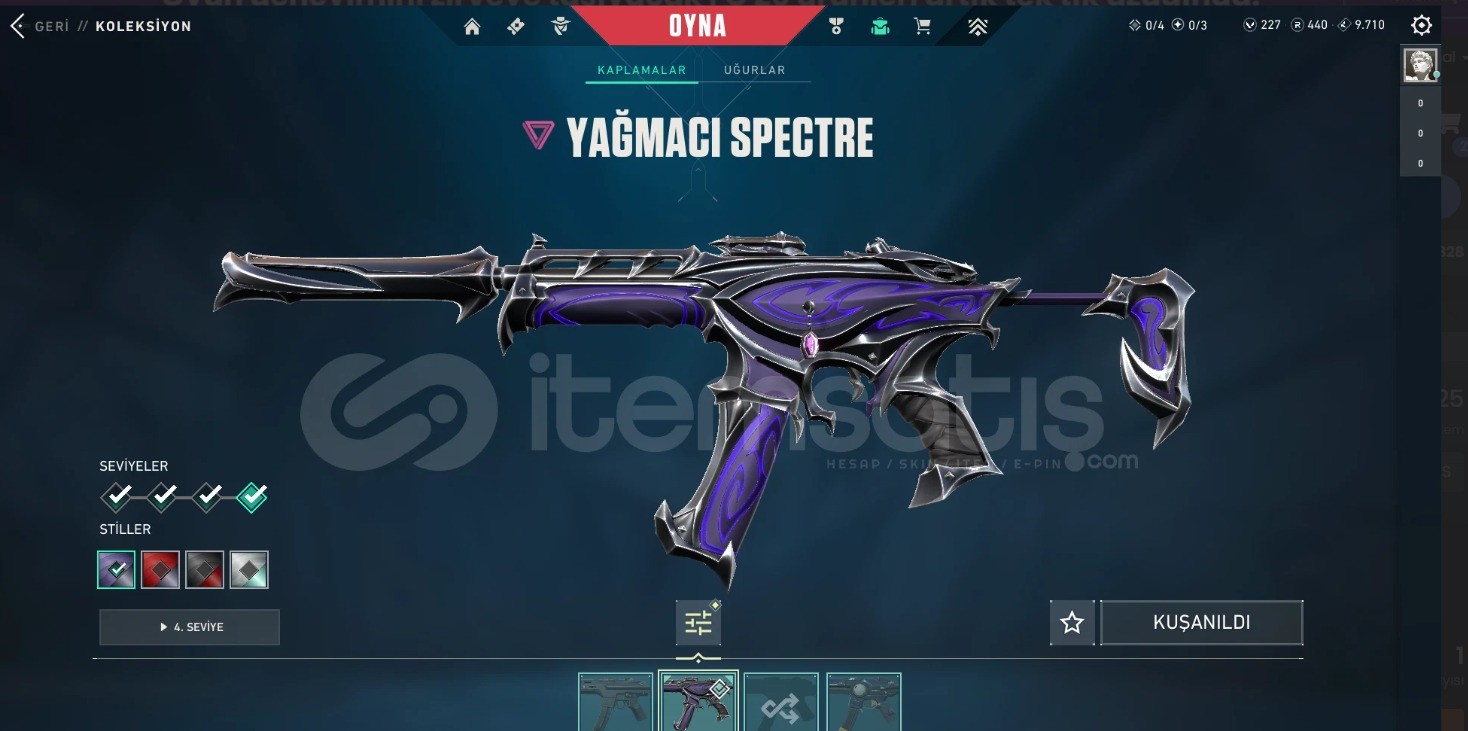Open the agents icon next to cart

880,27
